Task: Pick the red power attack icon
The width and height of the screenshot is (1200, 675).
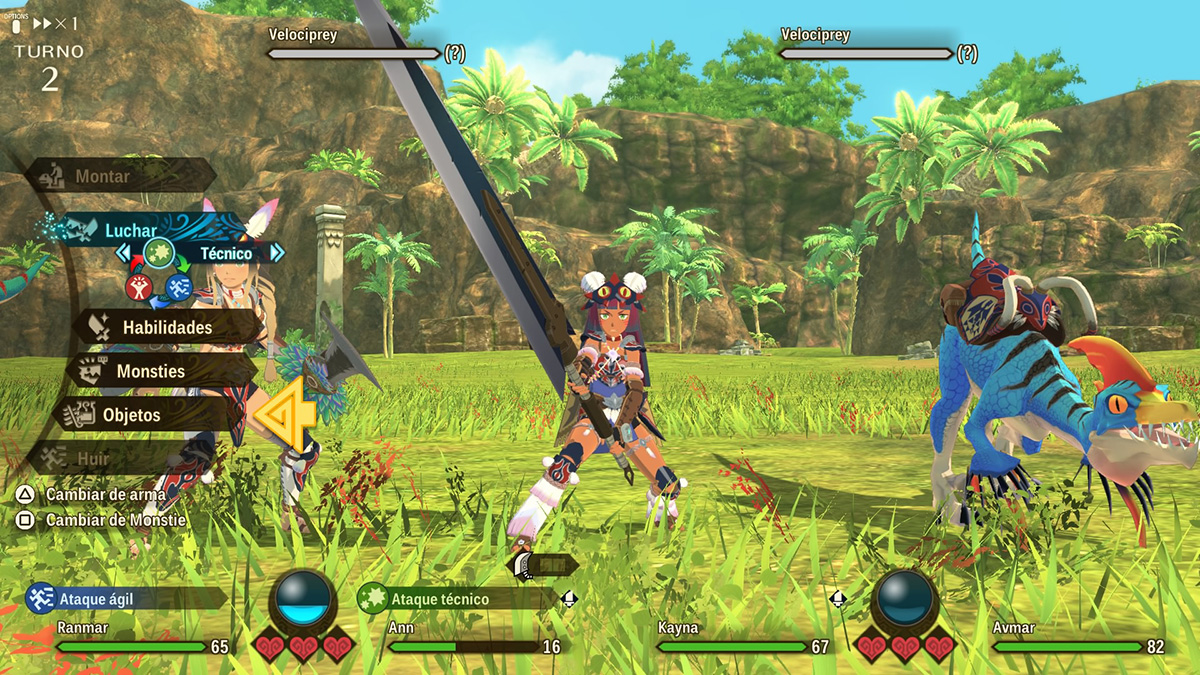Action: pyautogui.click(x=138, y=287)
